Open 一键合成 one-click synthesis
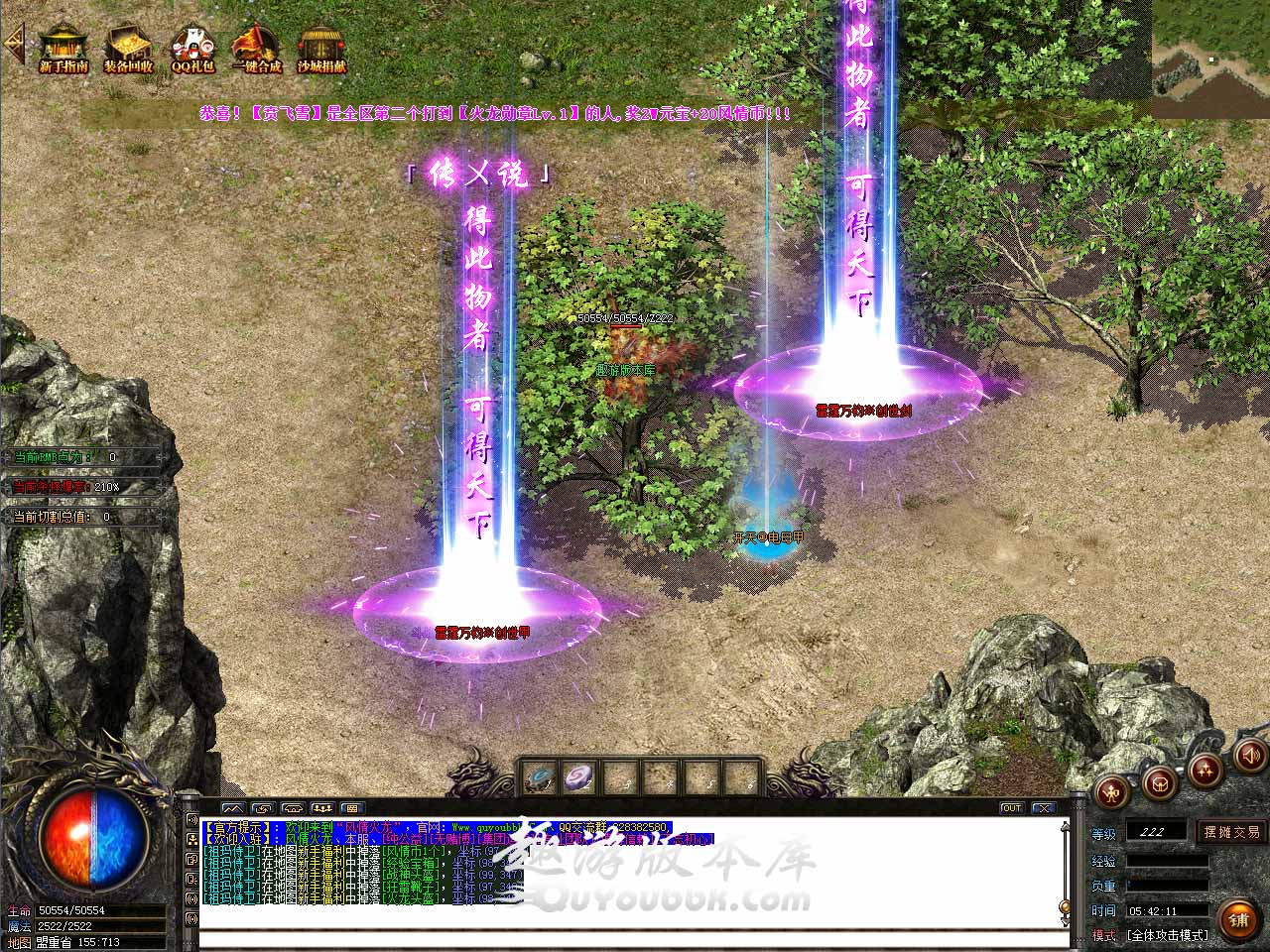Image resolution: width=1270 pixels, height=952 pixels. point(257,48)
